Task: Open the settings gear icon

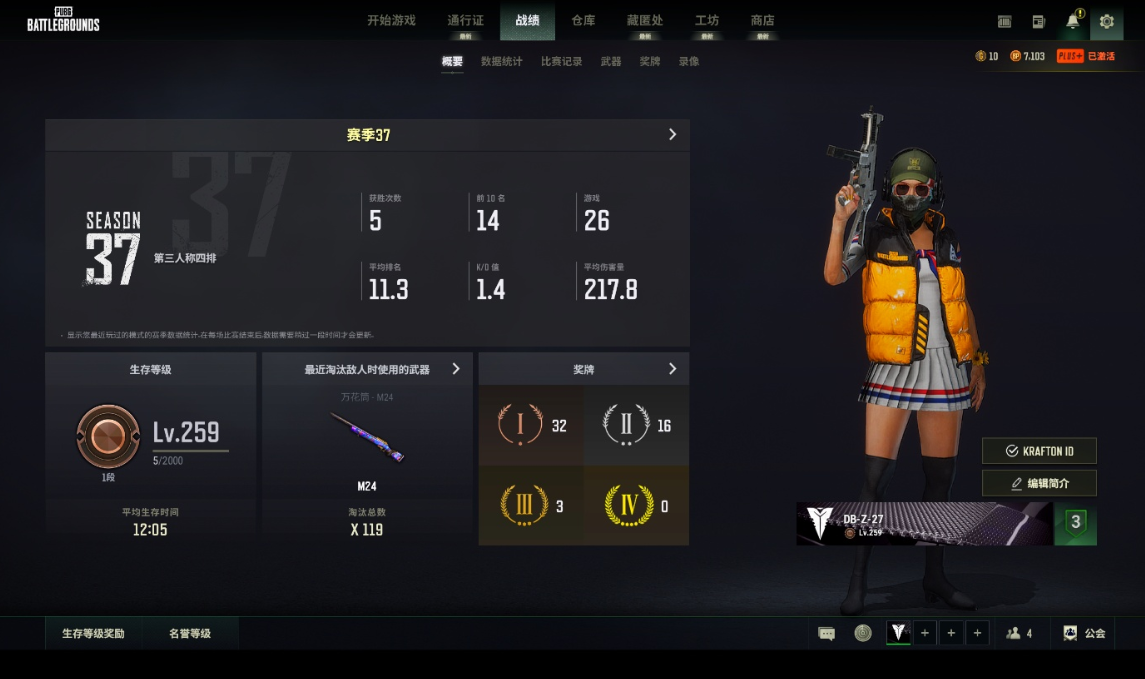Action: tap(1106, 21)
